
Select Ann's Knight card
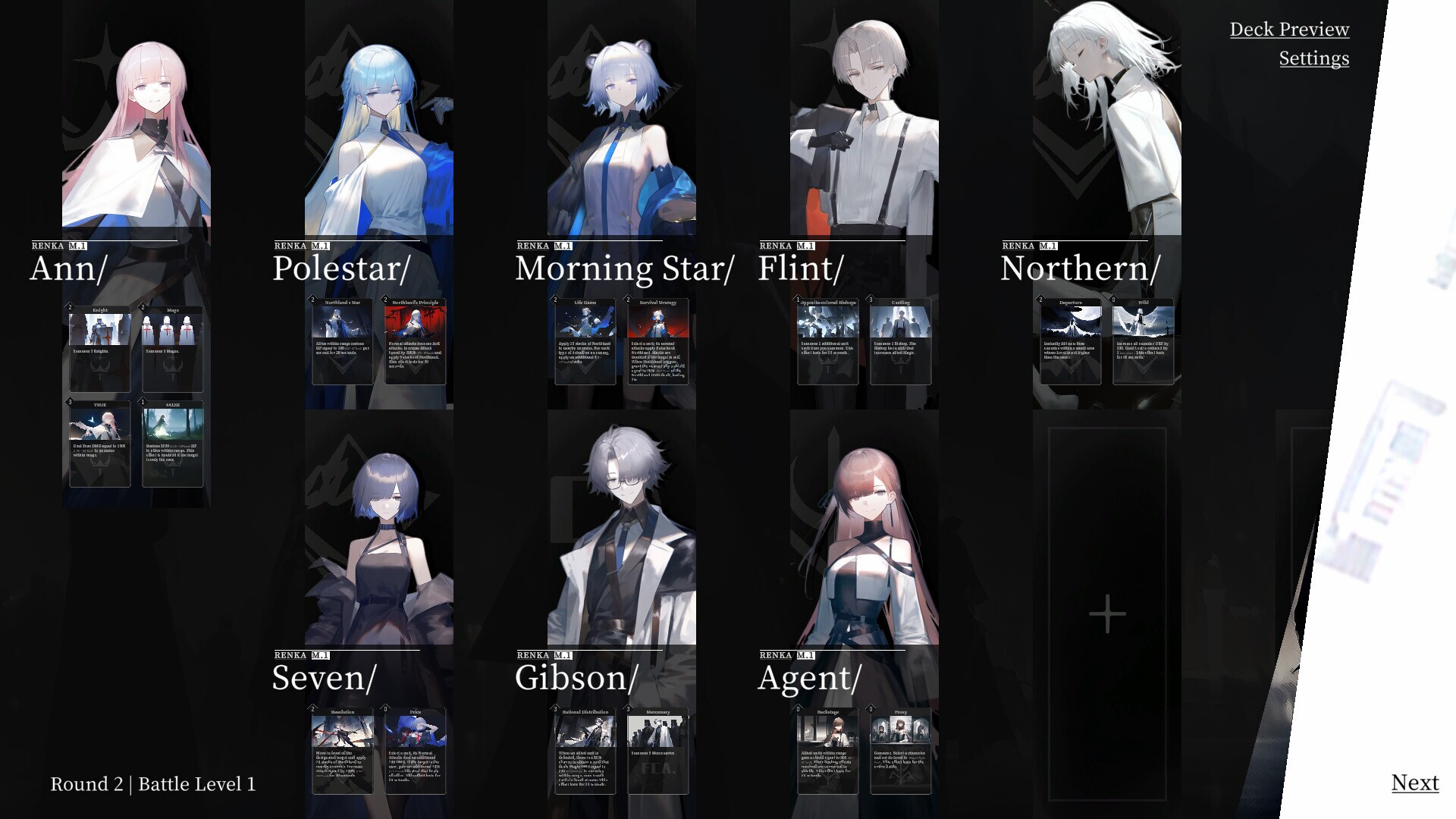99,347
